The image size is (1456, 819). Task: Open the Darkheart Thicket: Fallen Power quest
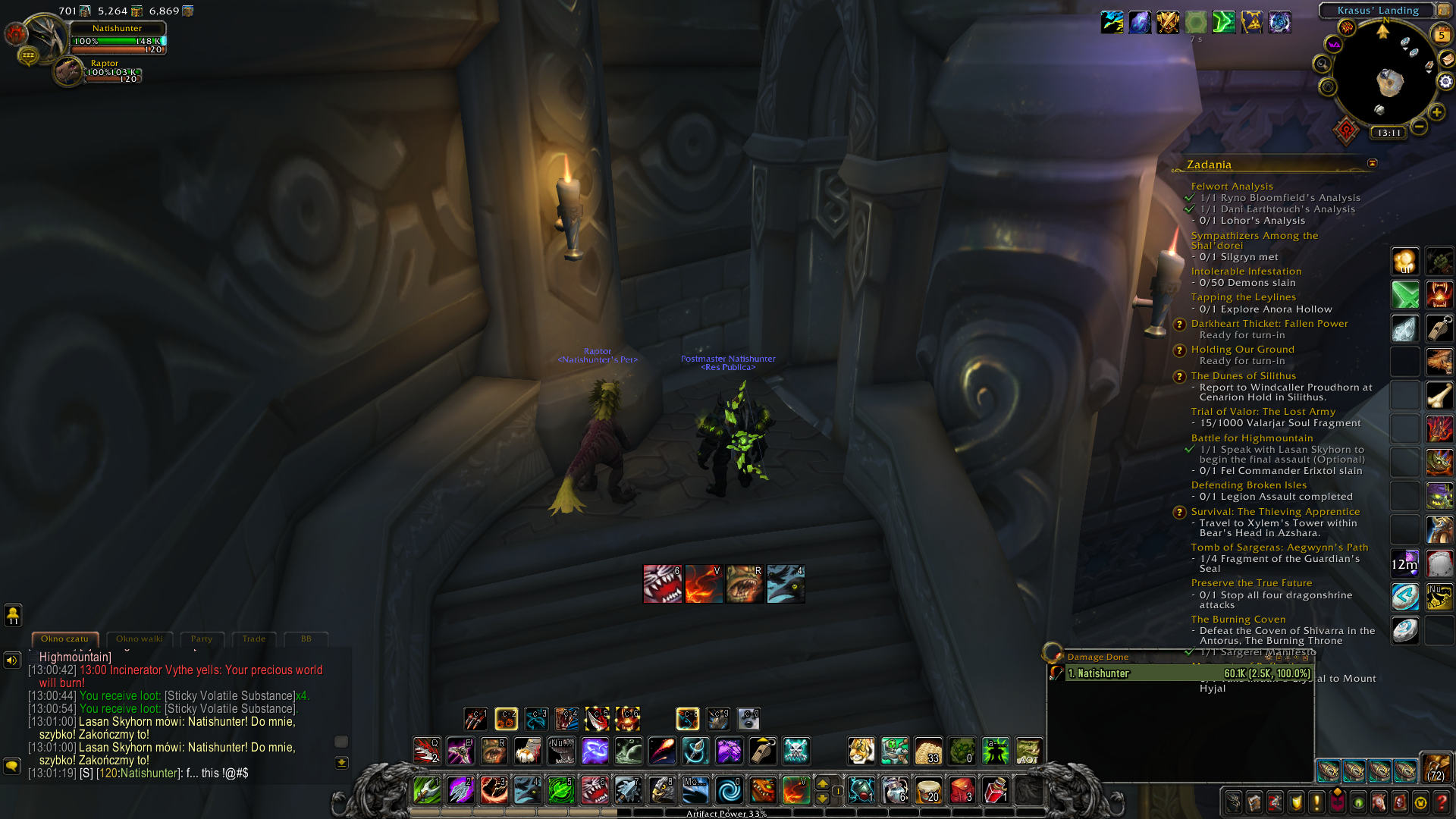click(x=1269, y=324)
